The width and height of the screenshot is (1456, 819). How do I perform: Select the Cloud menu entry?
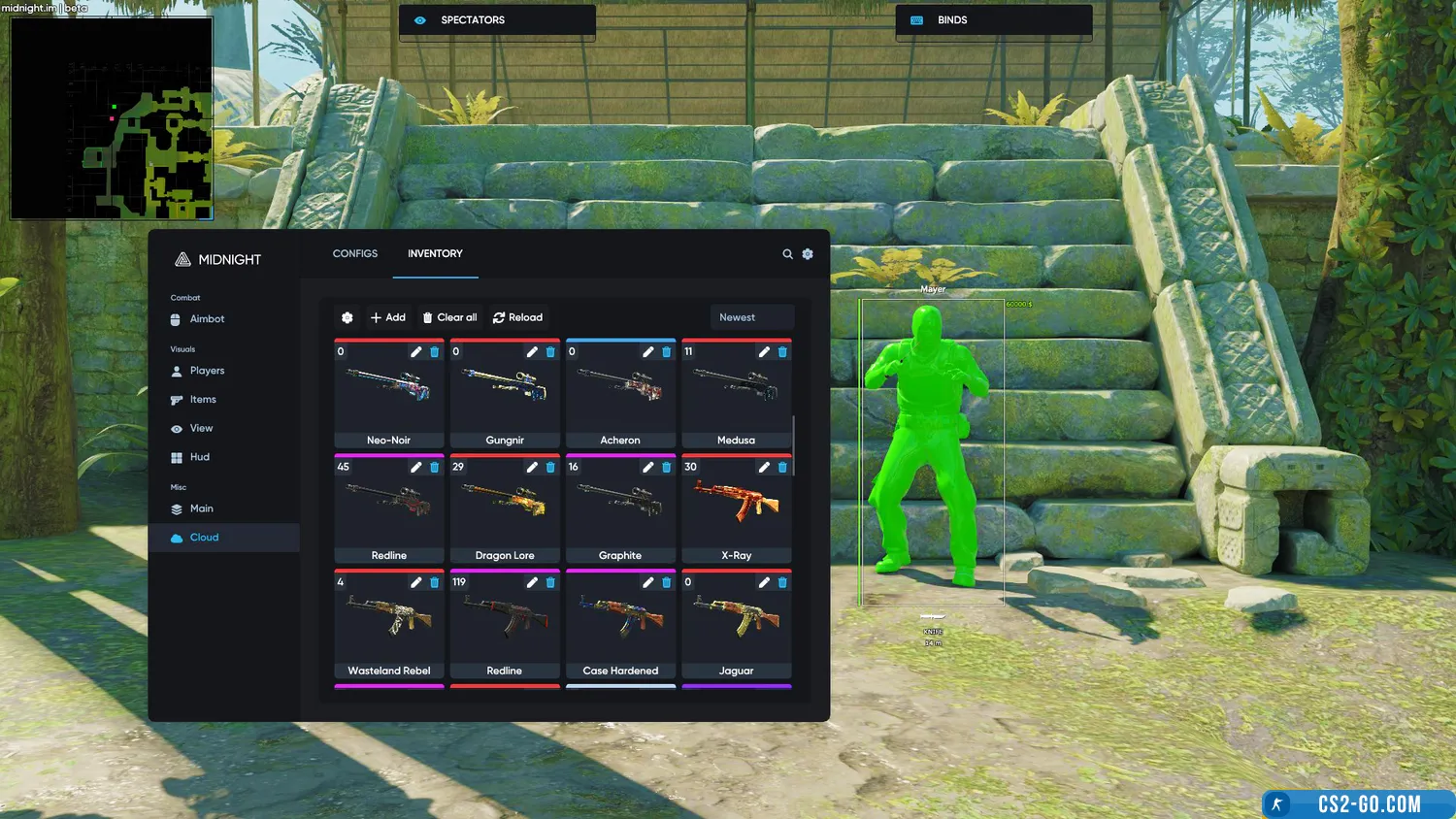[x=204, y=538]
